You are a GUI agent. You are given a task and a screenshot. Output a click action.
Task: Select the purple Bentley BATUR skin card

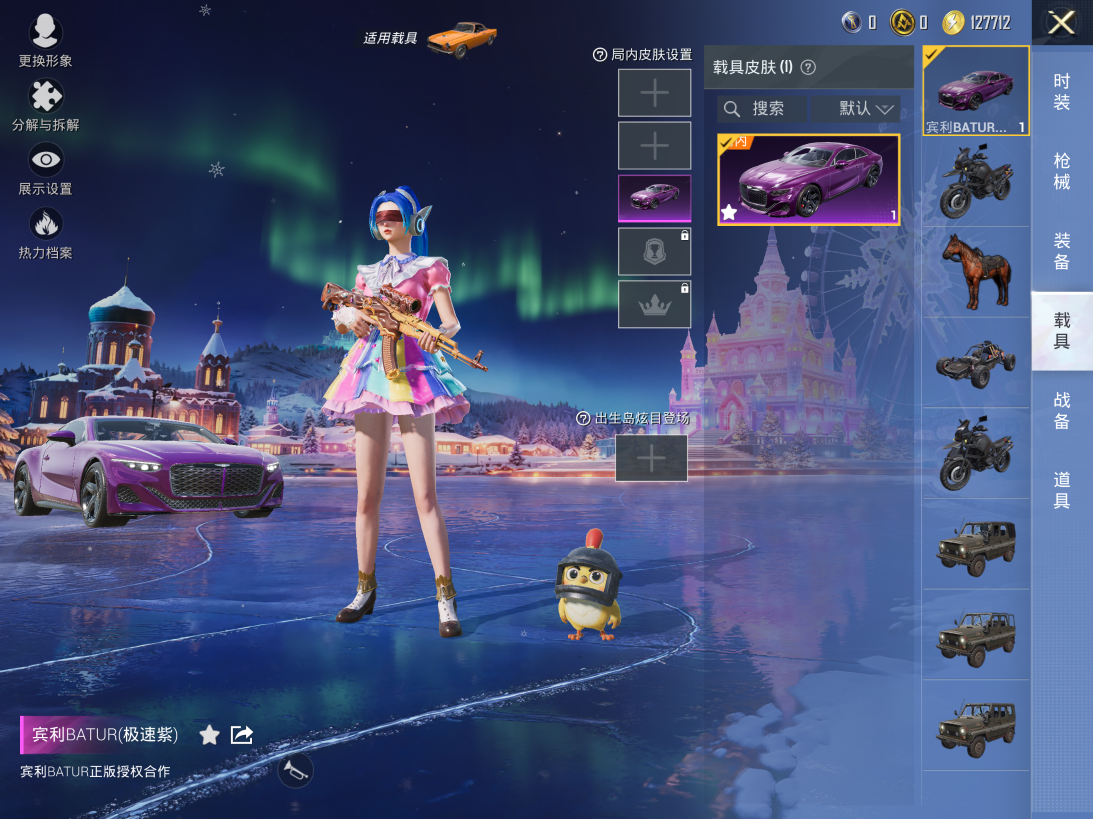[809, 179]
